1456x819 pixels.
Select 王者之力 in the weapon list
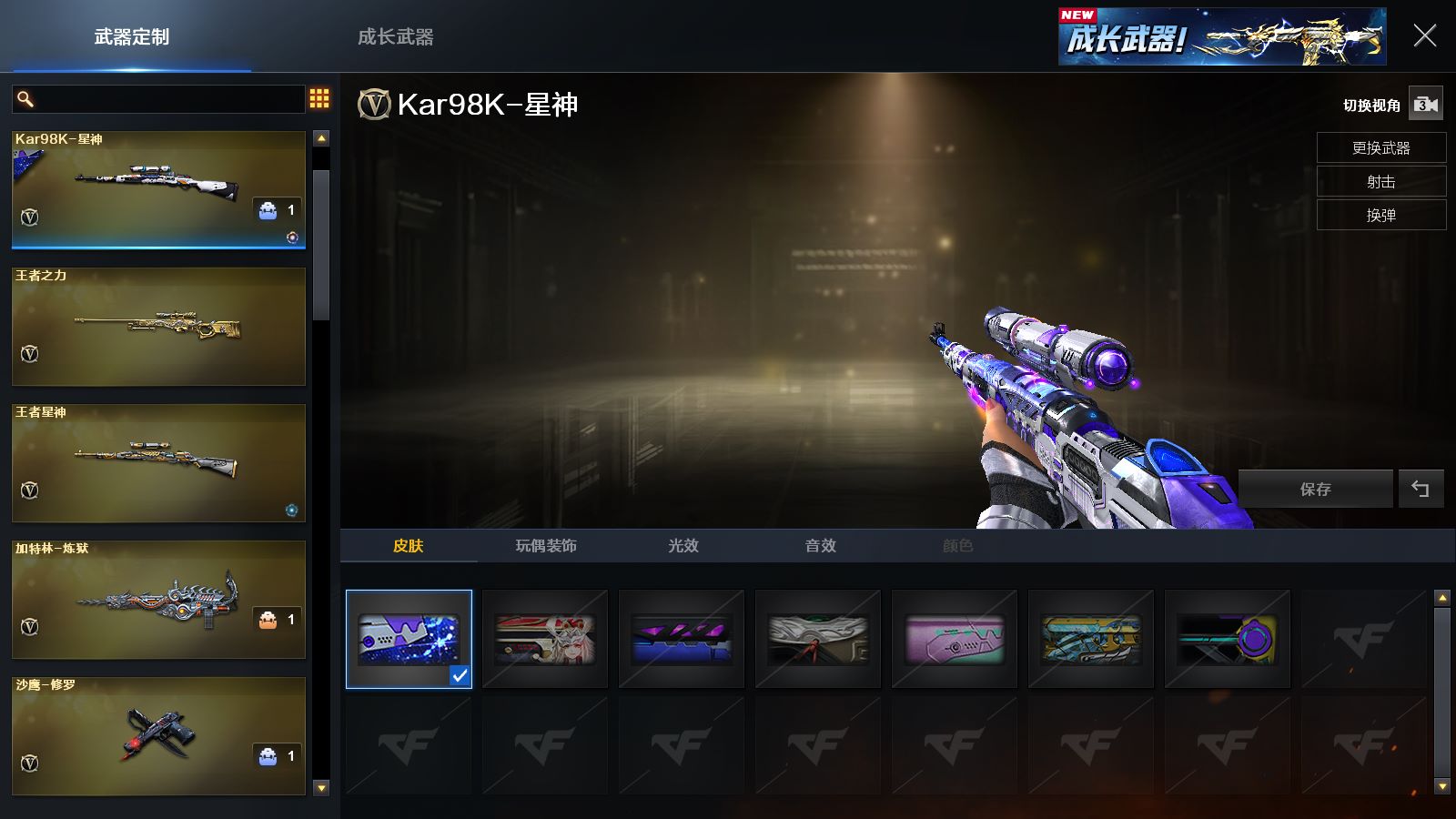[158, 327]
